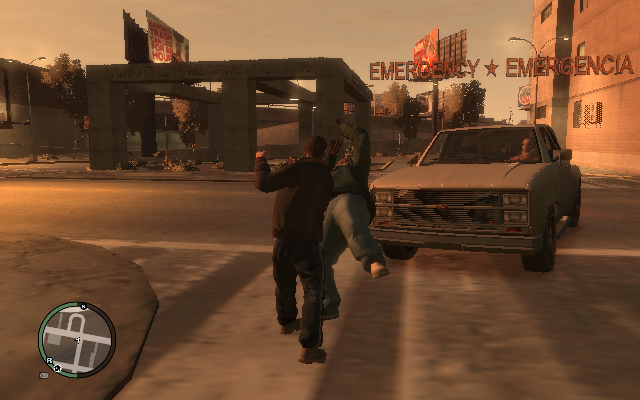Click the safehouse blip on radar edge
Screen dimensions: 640x400
pos(58,369)
